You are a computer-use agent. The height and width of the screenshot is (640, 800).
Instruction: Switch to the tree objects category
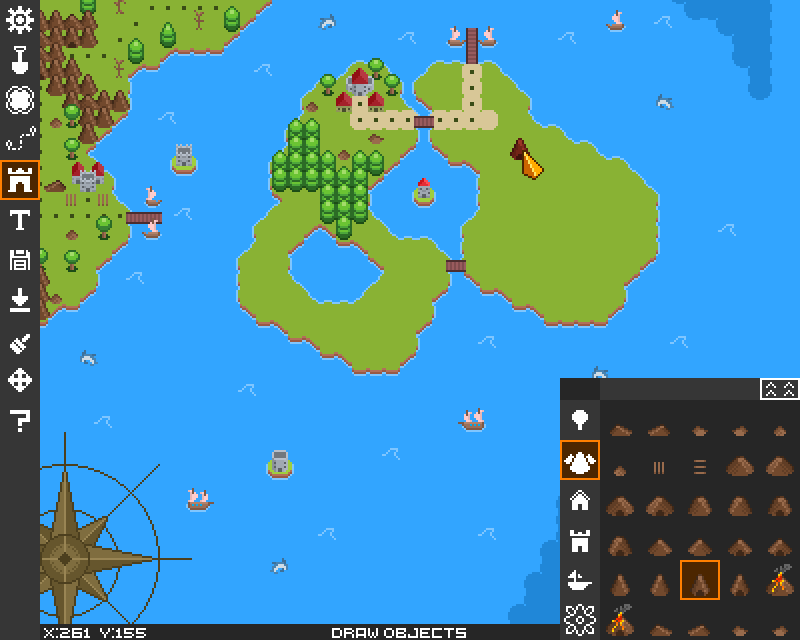pyautogui.click(x=580, y=418)
